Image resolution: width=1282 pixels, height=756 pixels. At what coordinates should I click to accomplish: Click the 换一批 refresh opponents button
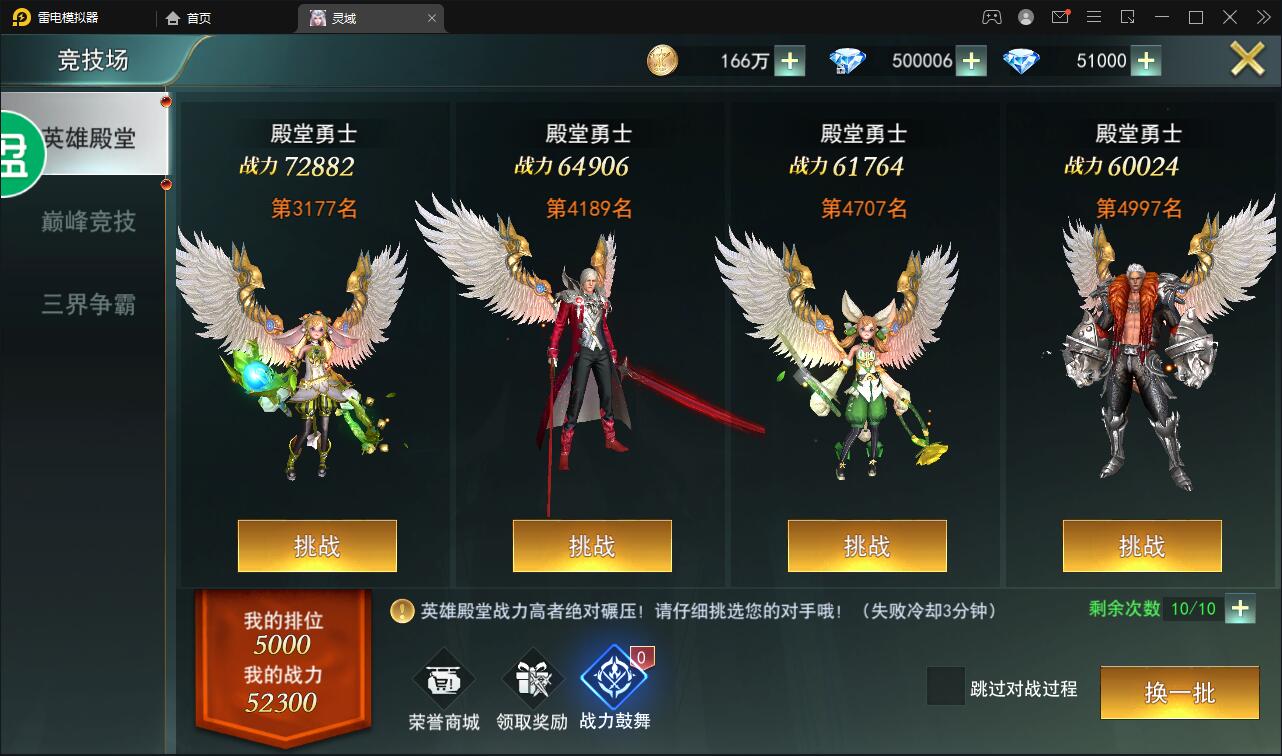(x=1179, y=692)
